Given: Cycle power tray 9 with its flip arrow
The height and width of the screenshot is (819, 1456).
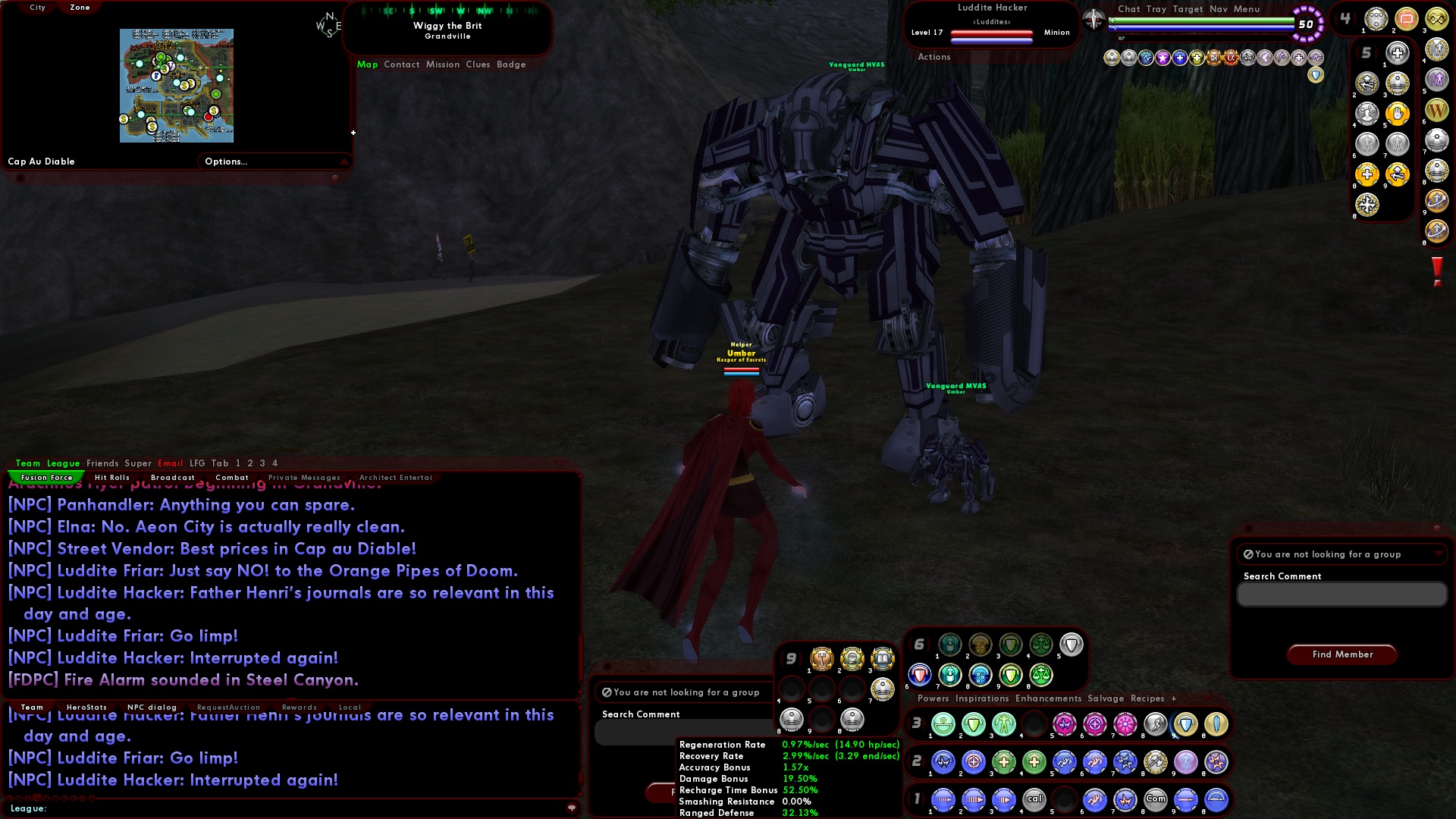Looking at the screenshot, I should (802, 657).
